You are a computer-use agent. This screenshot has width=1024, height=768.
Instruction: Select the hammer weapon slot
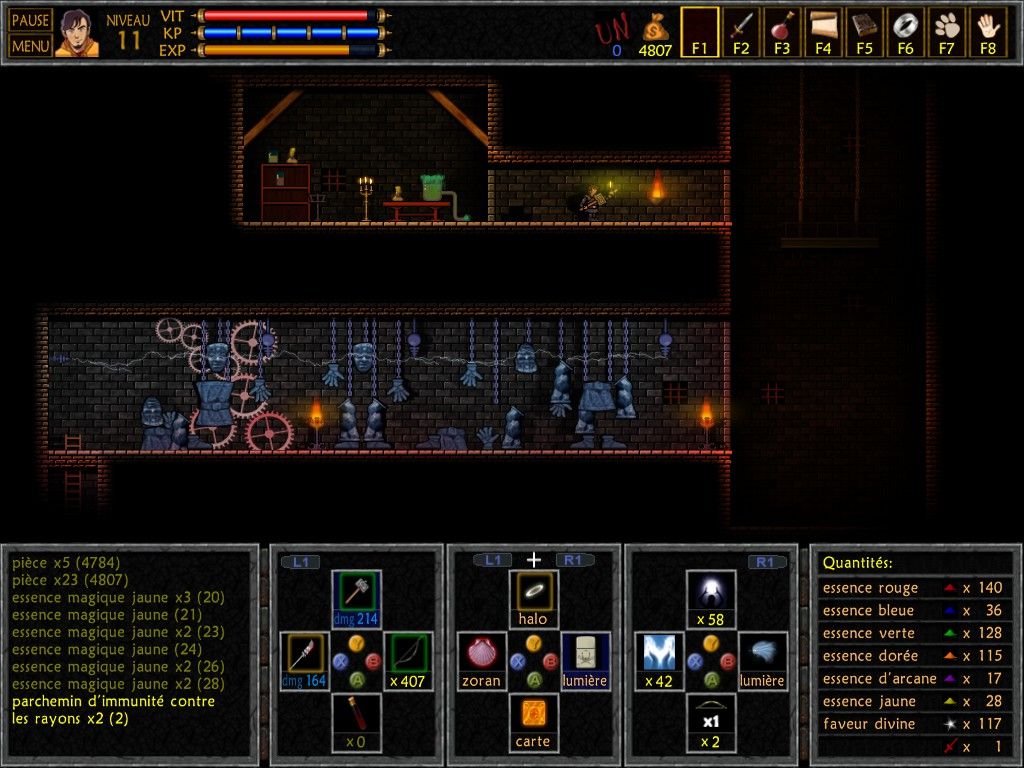355,597
